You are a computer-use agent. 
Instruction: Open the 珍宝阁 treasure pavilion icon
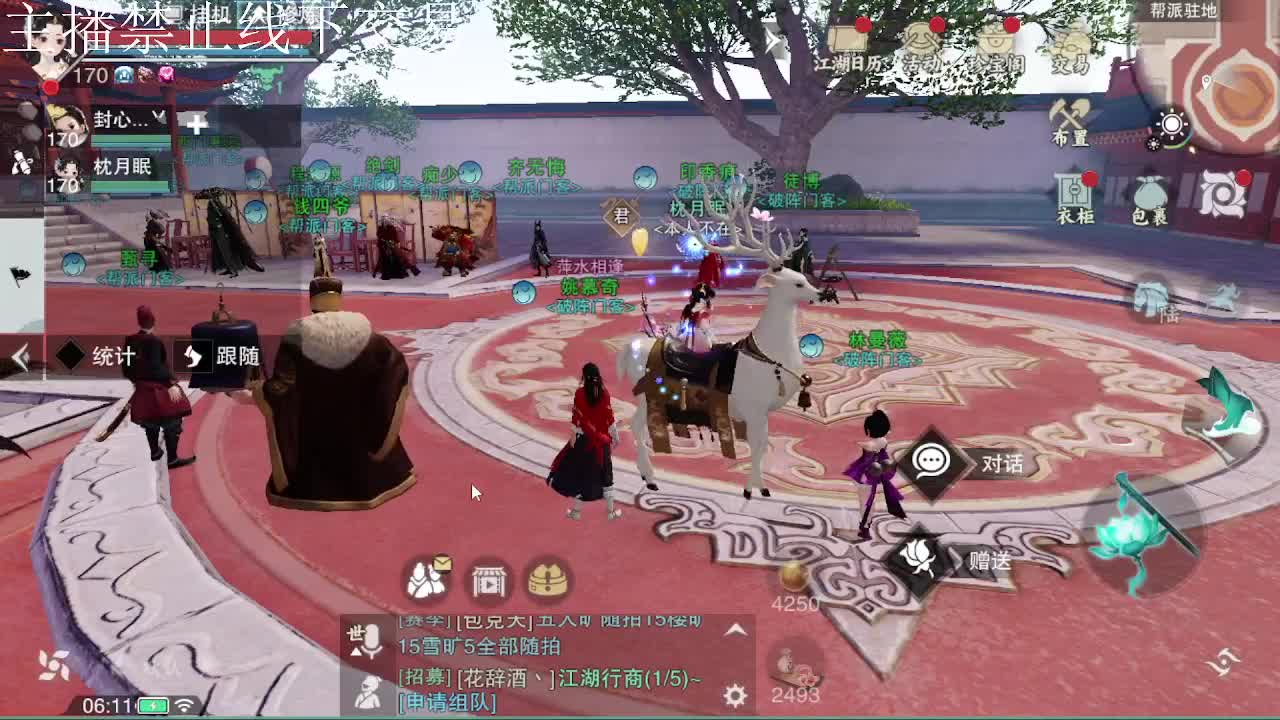(995, 41)
